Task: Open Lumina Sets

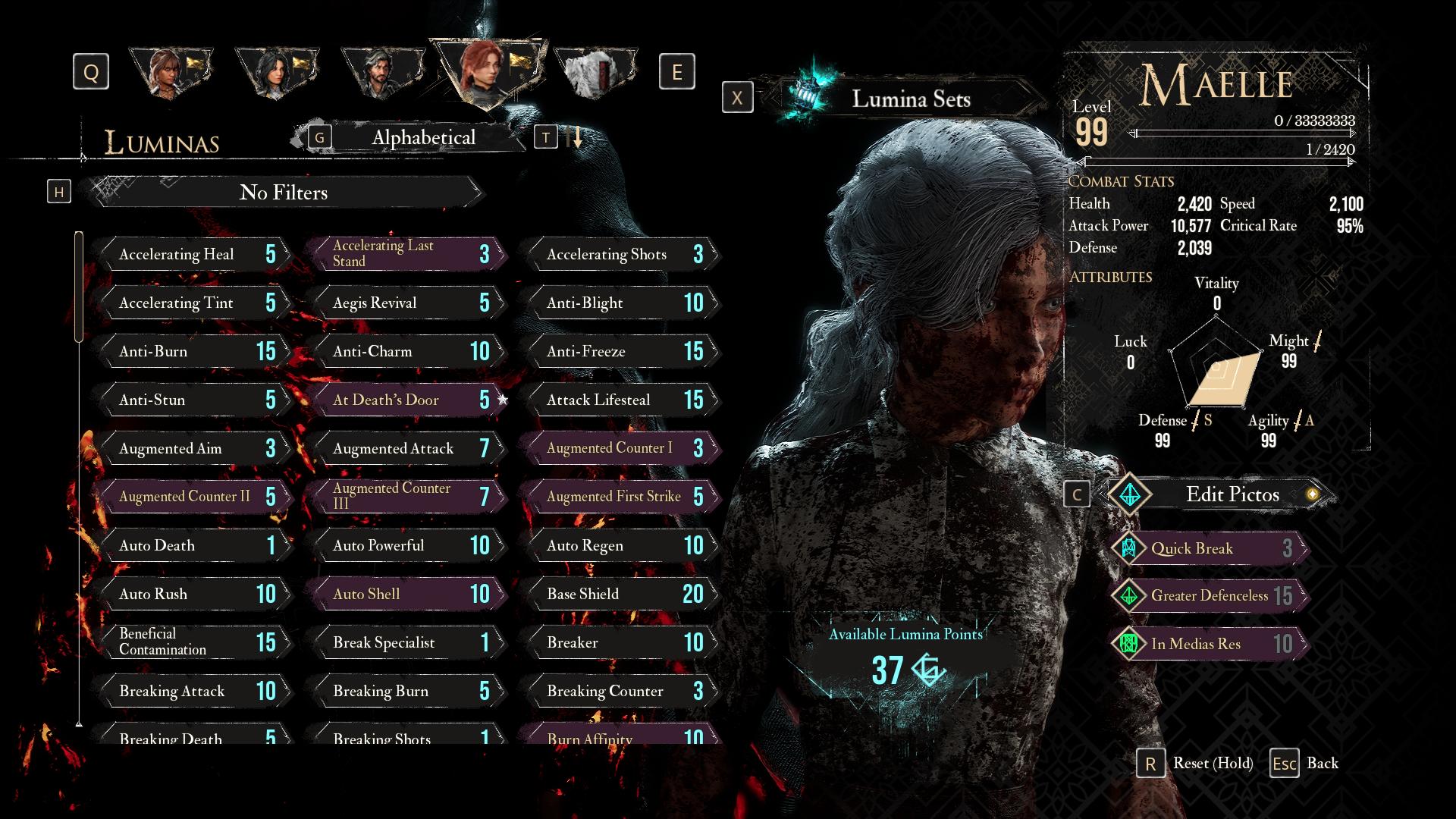Action: [910, 99]
